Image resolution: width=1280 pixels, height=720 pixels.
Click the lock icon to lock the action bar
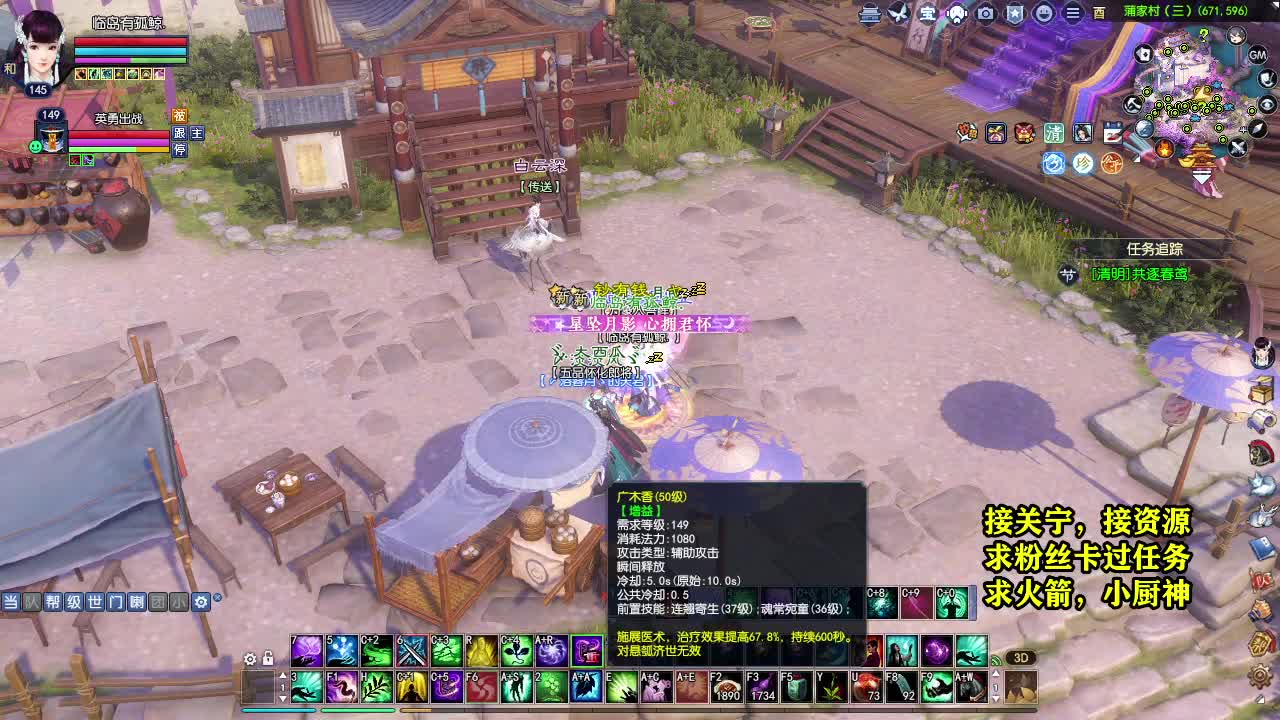coord(268,658)
